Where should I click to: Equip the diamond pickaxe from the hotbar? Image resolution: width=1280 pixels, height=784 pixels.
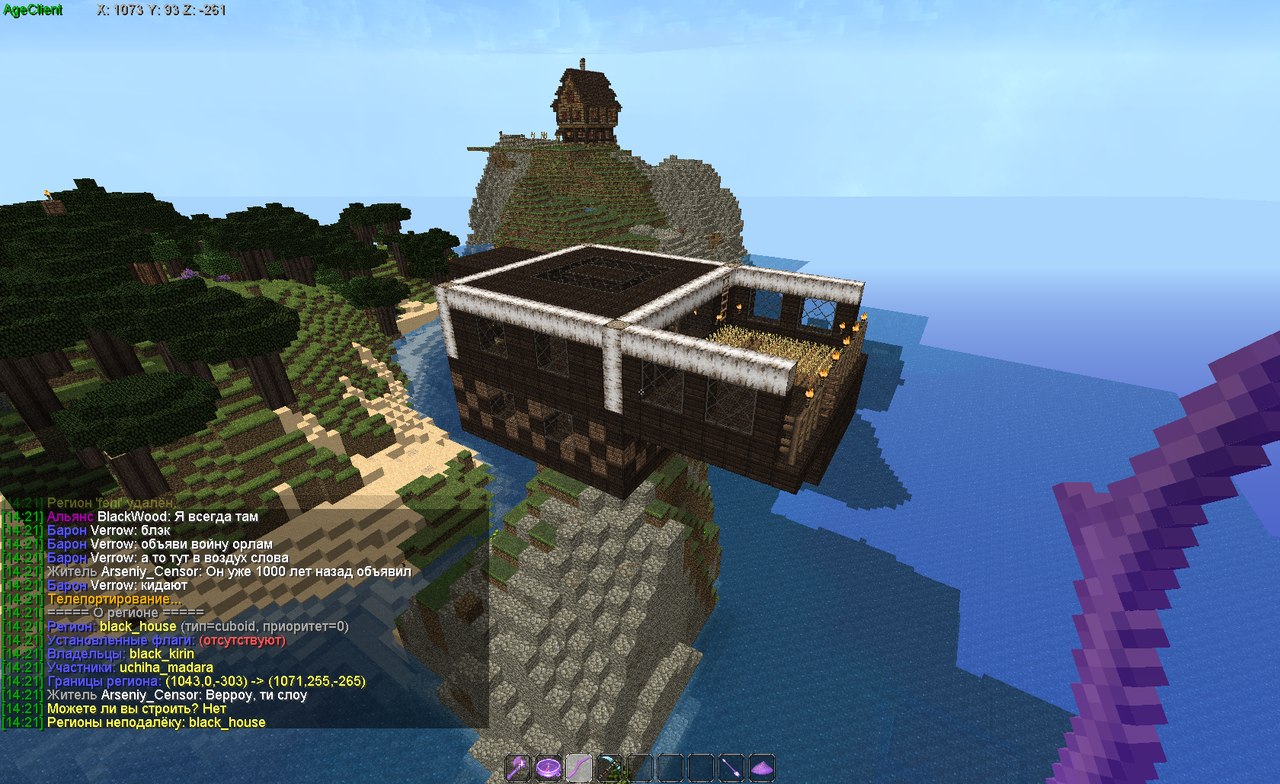coord(610,767)
